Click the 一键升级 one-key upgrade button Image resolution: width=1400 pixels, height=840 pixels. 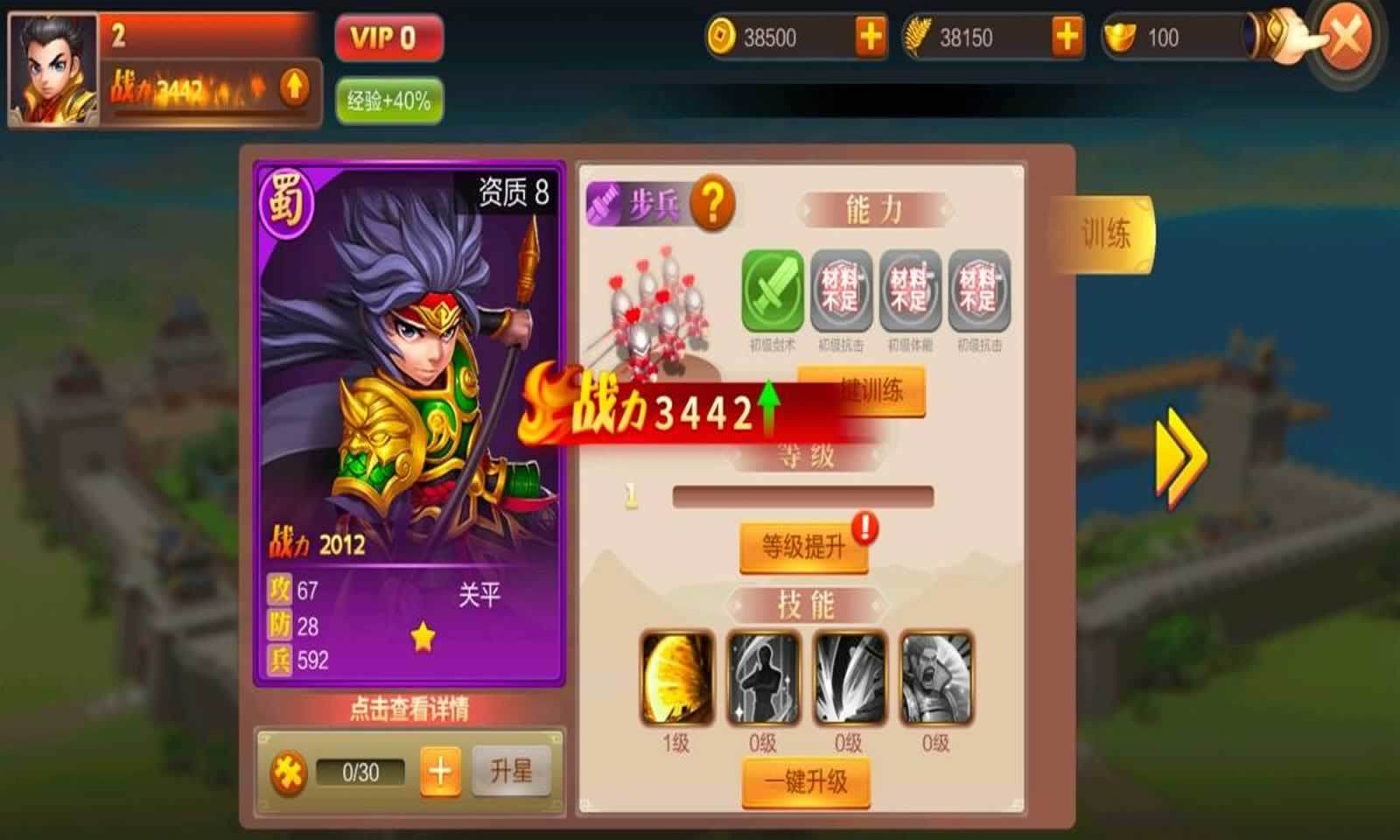pos(806,781)
